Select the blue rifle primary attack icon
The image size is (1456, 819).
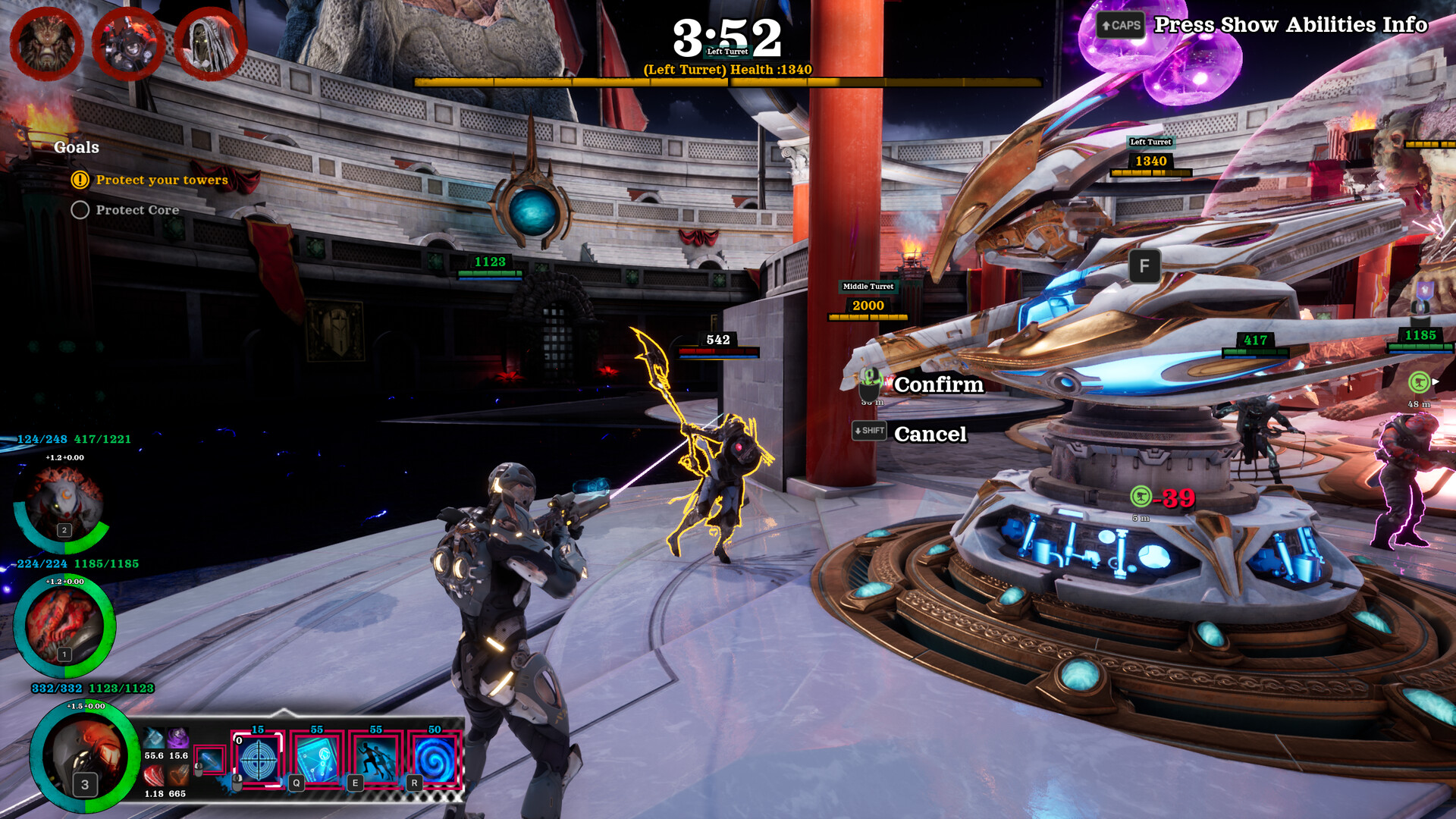(x=209, y=760)
